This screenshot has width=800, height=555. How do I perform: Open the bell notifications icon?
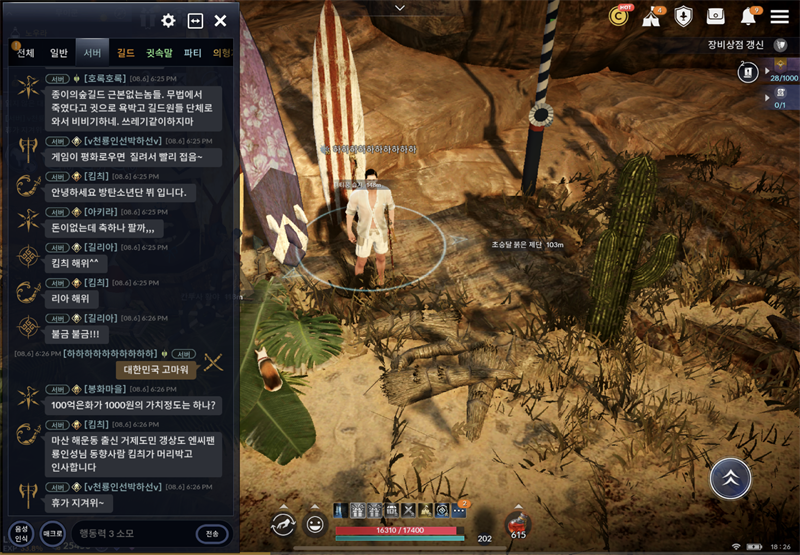click(x=748, y=16)
